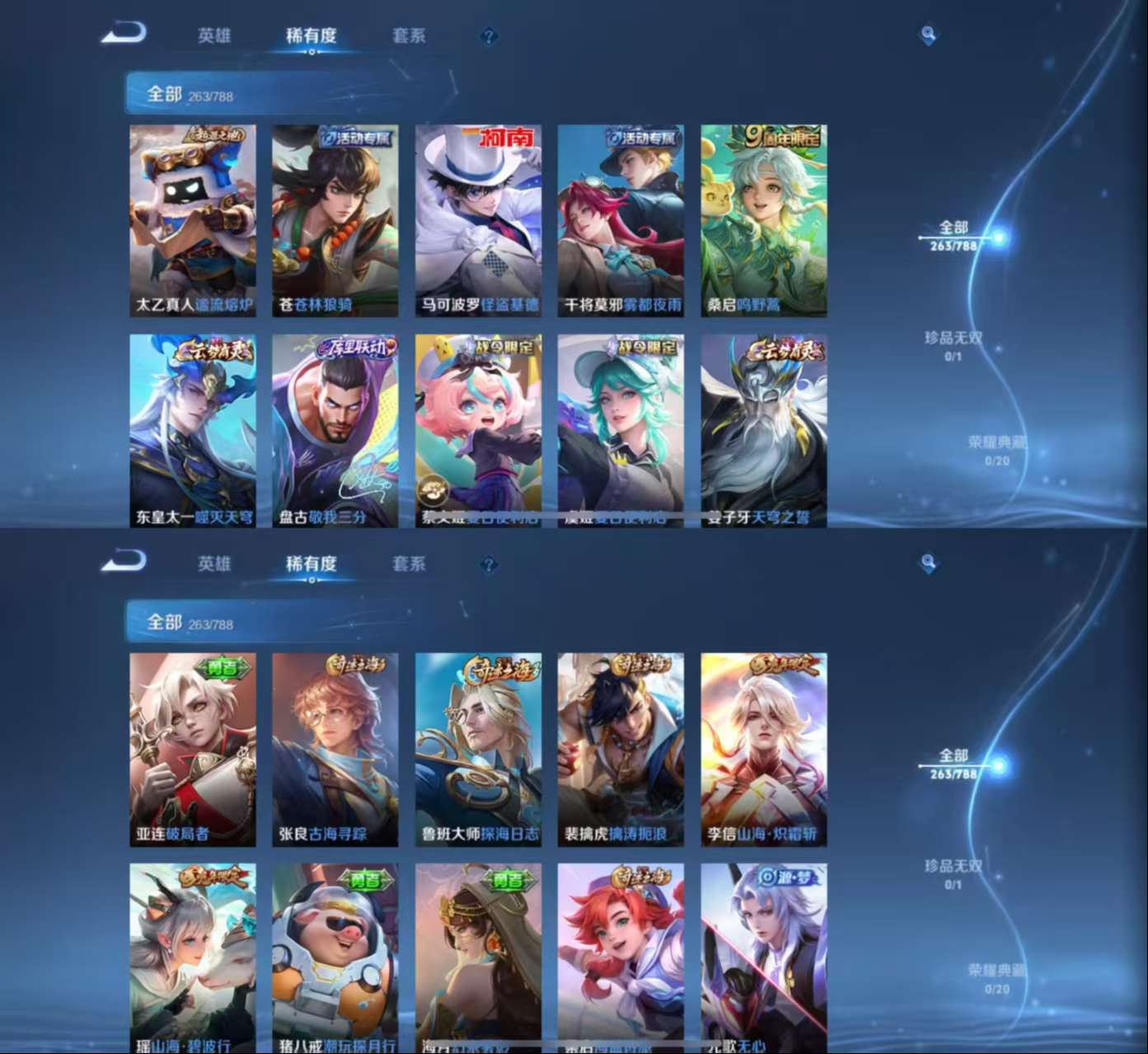
Task: Select the 亚连 破局者 skin card
Action: [x=193, y=749]
